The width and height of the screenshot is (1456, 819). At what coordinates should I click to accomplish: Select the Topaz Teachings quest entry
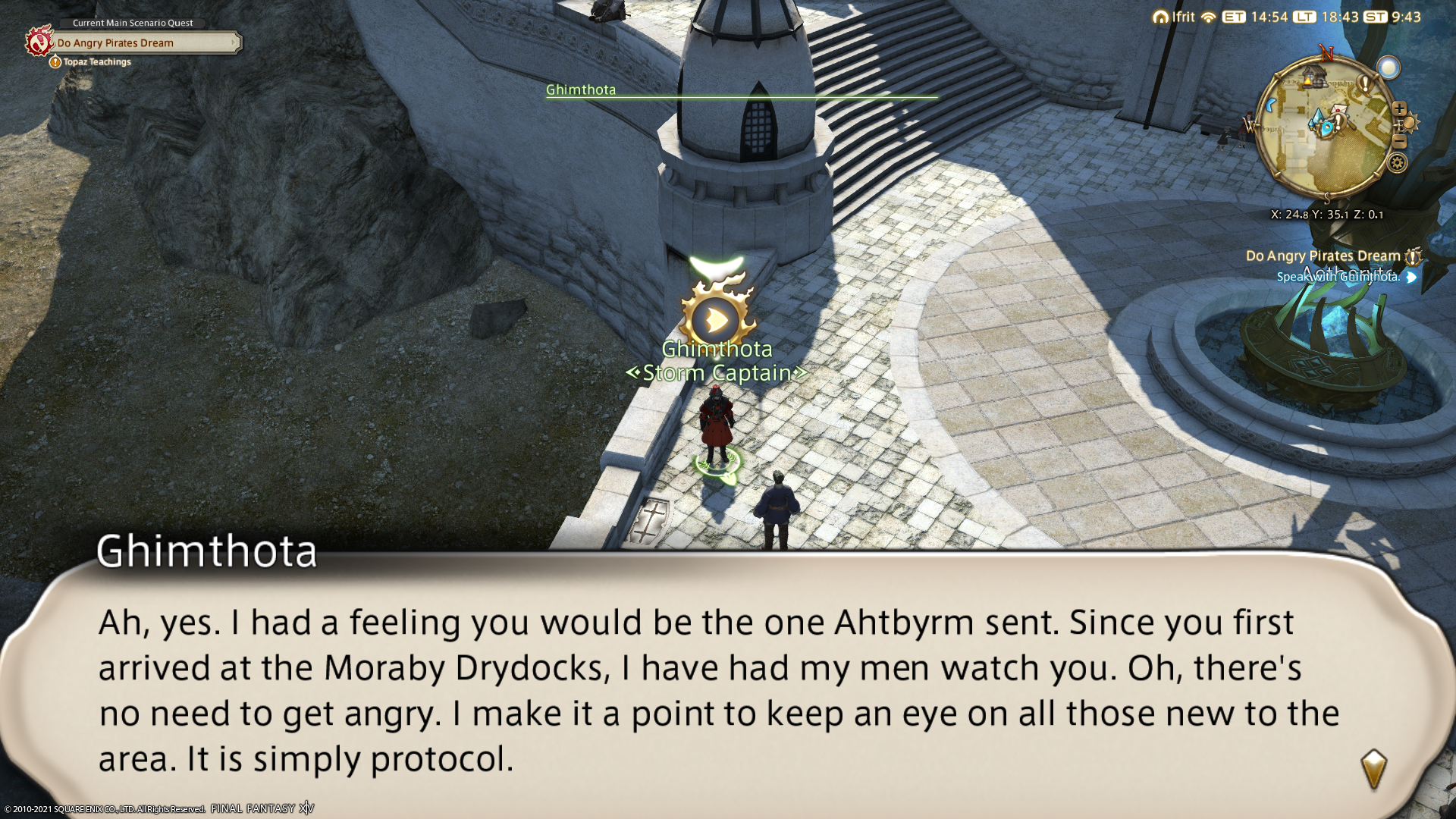tap(96, 62)
